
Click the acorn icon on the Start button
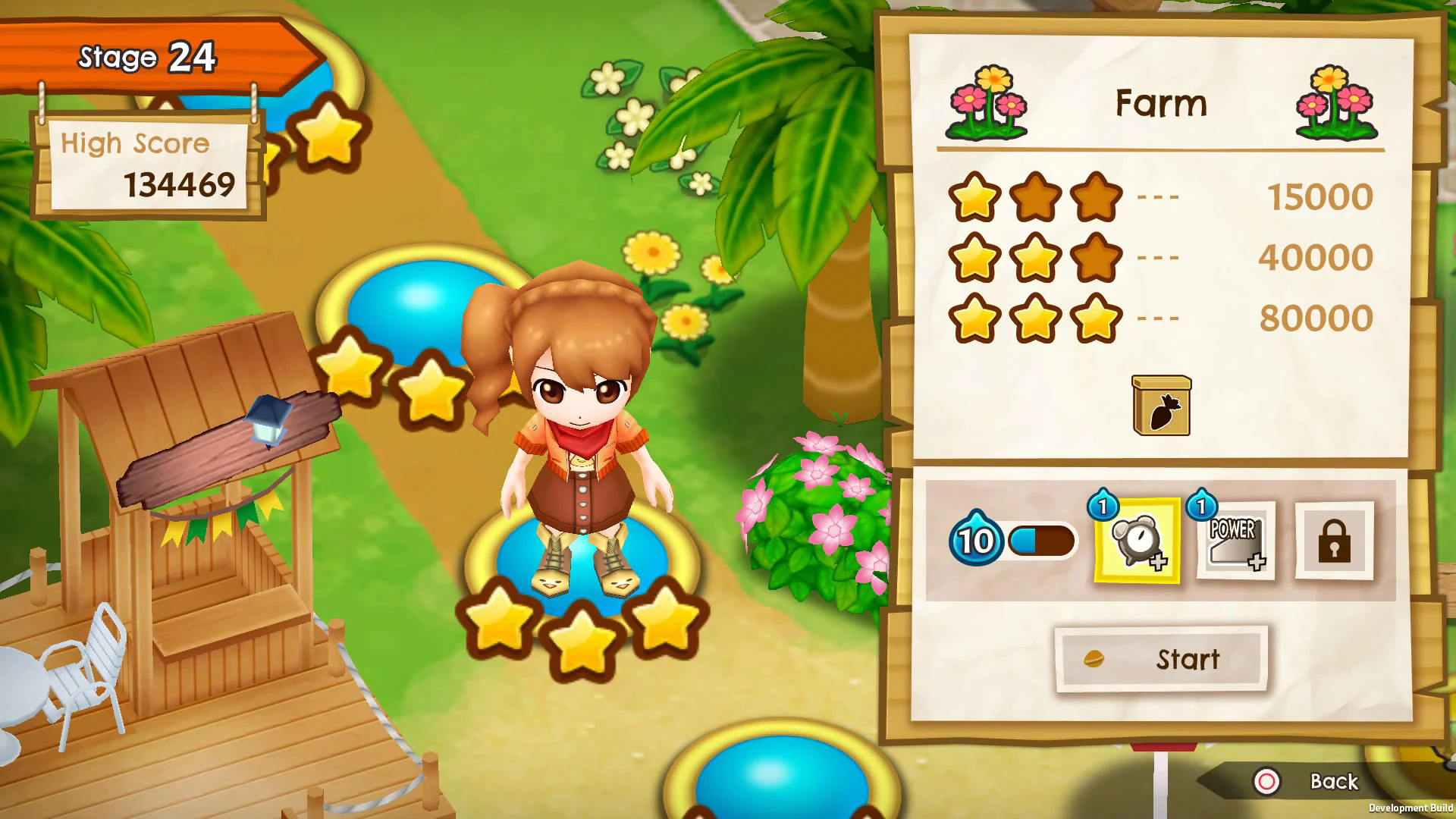pos(1095,659)
